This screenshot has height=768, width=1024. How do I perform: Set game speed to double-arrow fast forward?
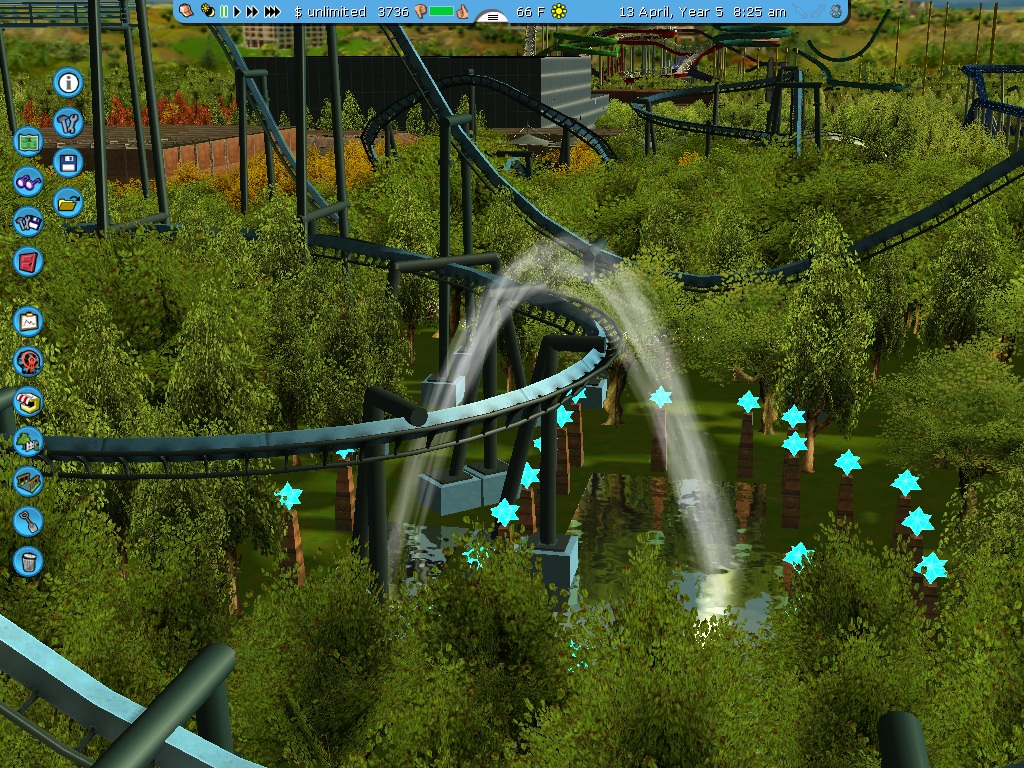(252, 11)
